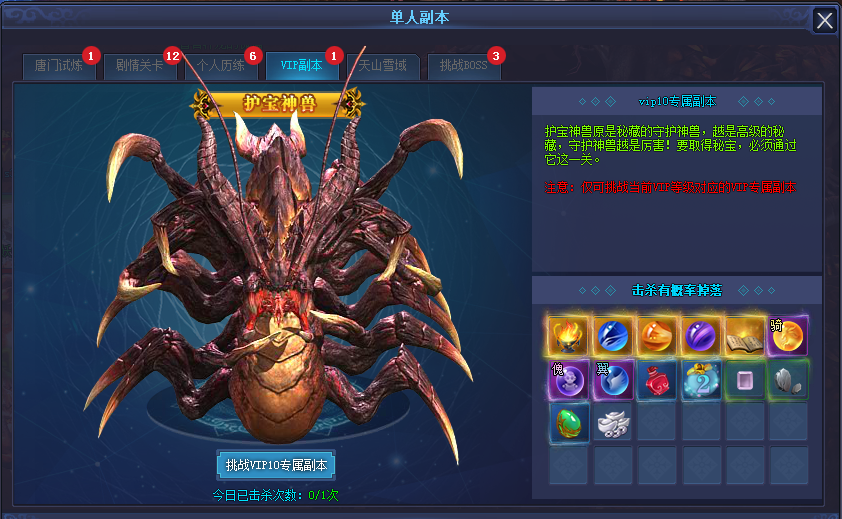
Task: Inspect the blue swirl orb drop
Action: coord(612,337)
